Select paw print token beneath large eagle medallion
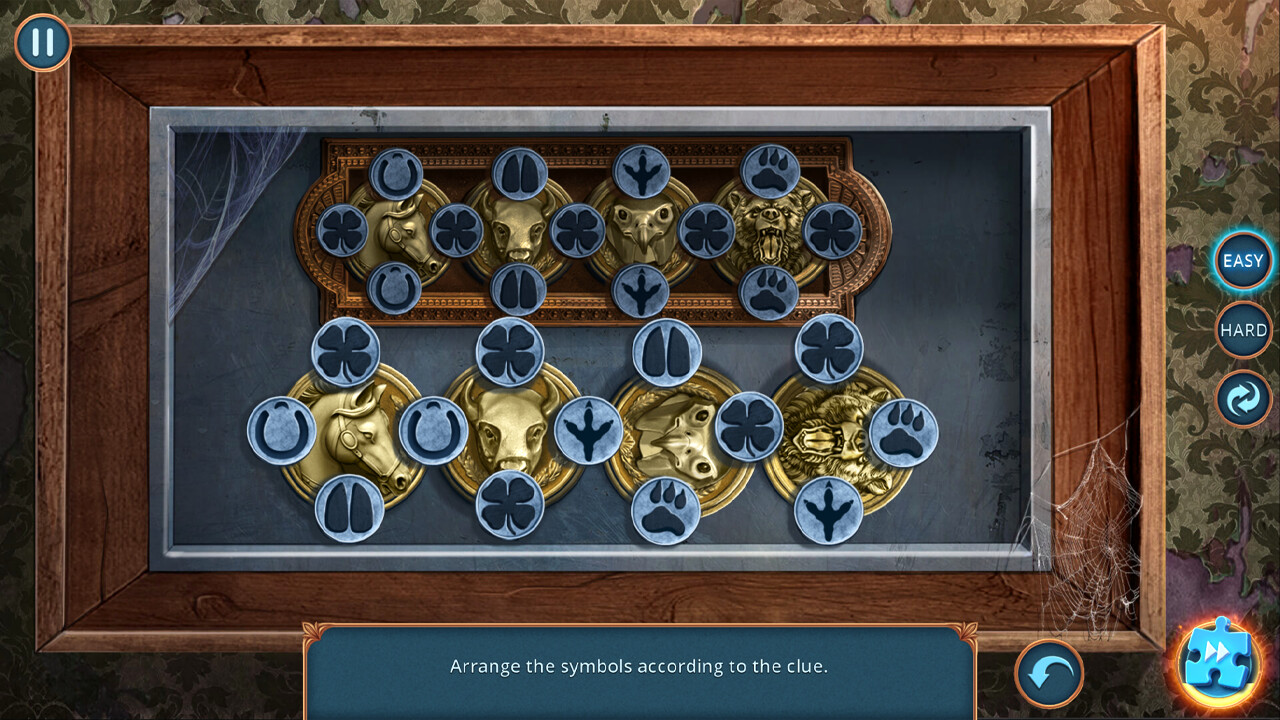1280x720 pixels. [666, 510]
